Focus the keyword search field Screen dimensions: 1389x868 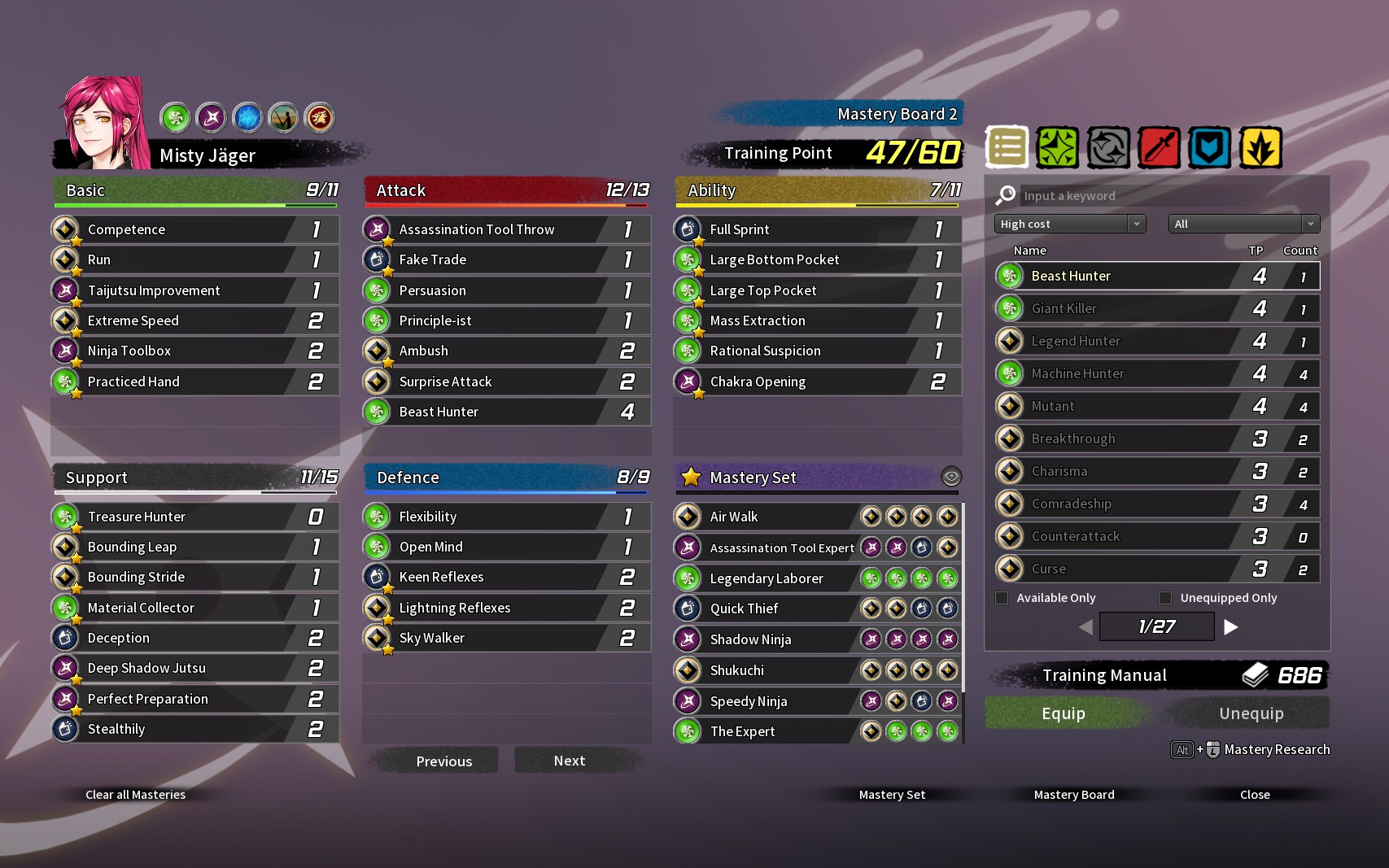[x=1164, y=196]
